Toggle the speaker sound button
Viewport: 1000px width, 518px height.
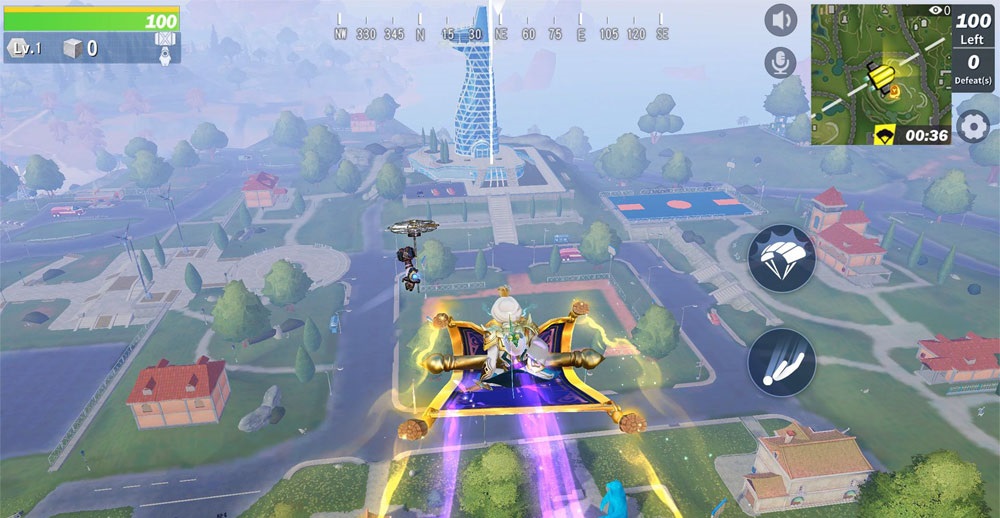(x=781, y=20)
